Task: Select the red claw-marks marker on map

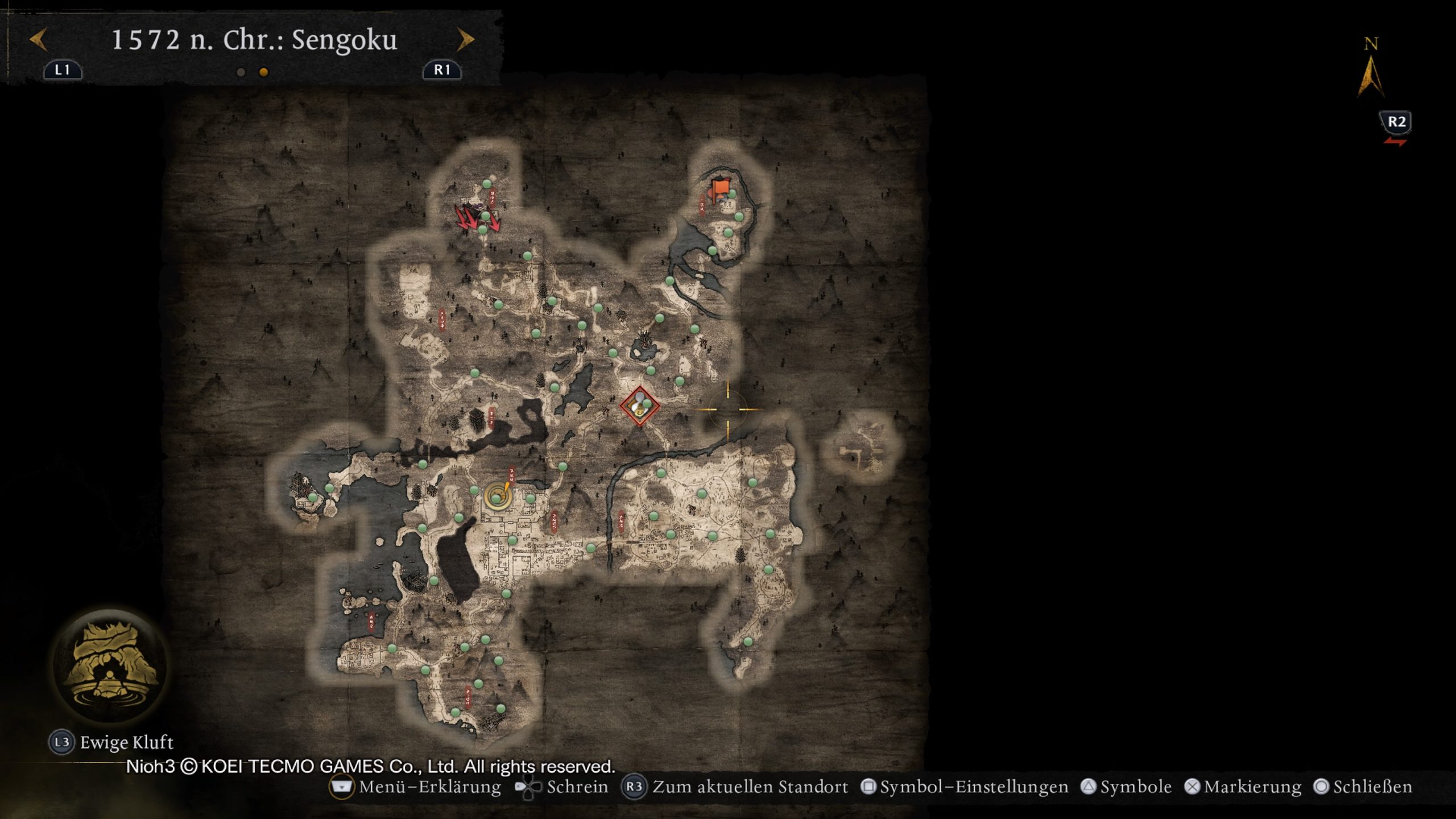Action: pos(477,219)
